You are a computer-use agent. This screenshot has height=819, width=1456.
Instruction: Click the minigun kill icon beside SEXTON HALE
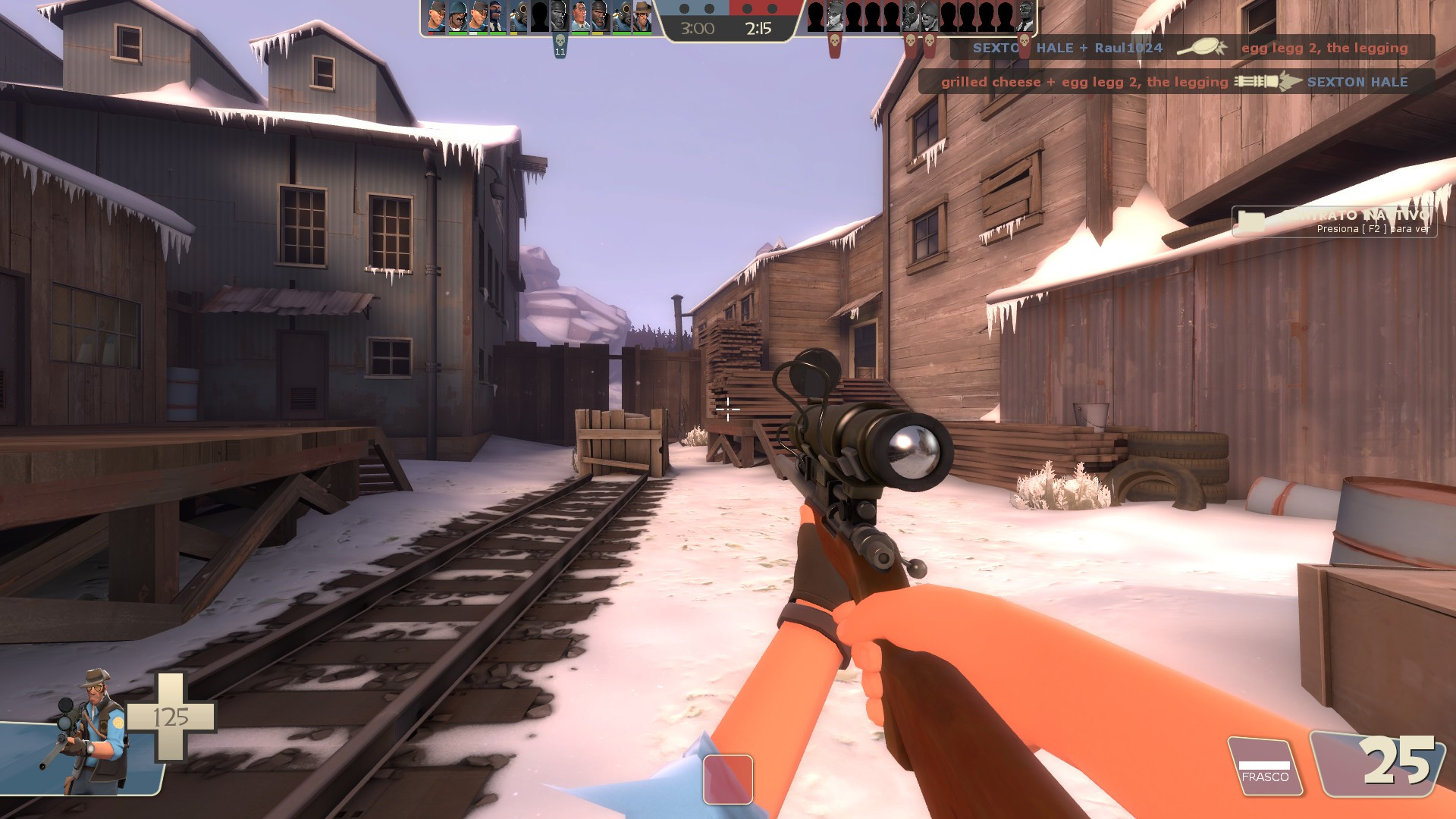click(1266, 82)
